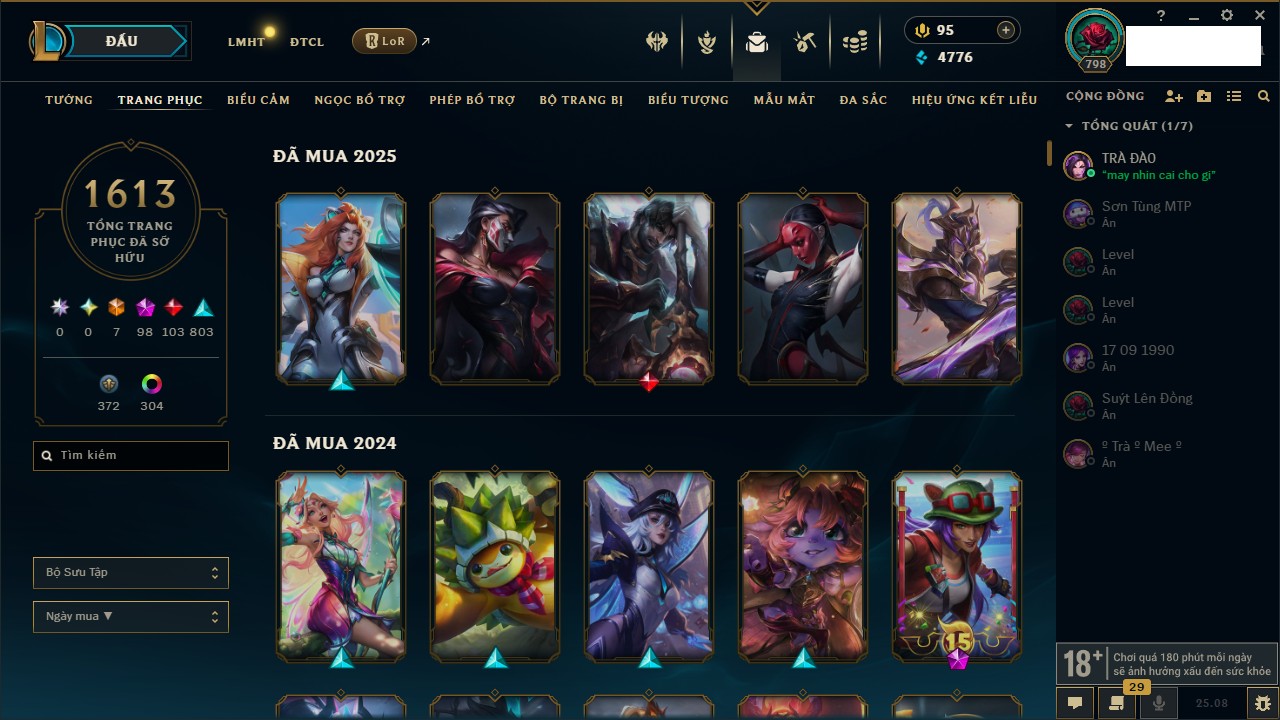Go to the PHÉP BỔ TRỢ tab
Viewport: 1280px width, 720px height.
[472, 100]
